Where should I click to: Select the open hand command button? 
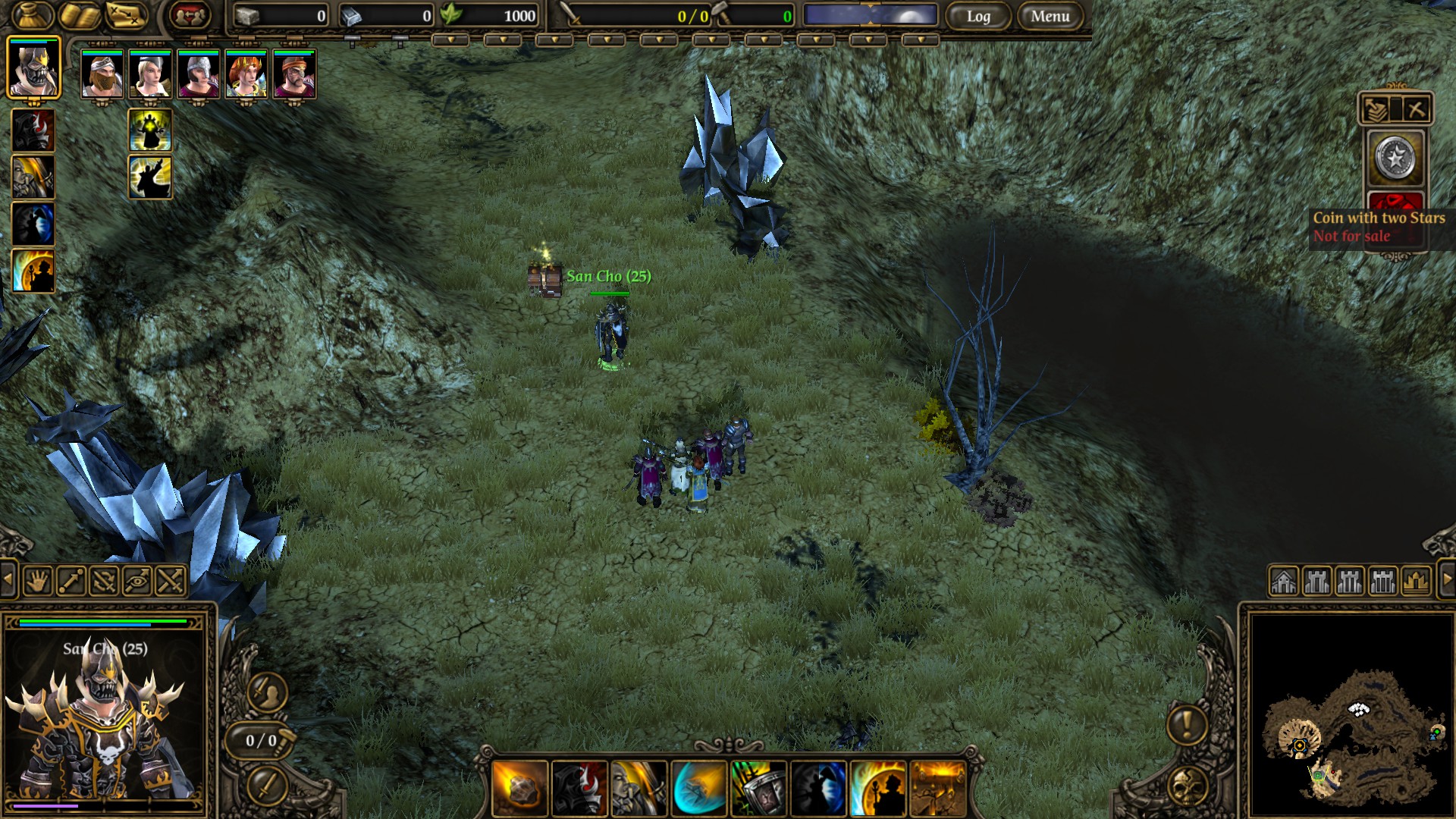pyautogui.click(x=37, y=582)
